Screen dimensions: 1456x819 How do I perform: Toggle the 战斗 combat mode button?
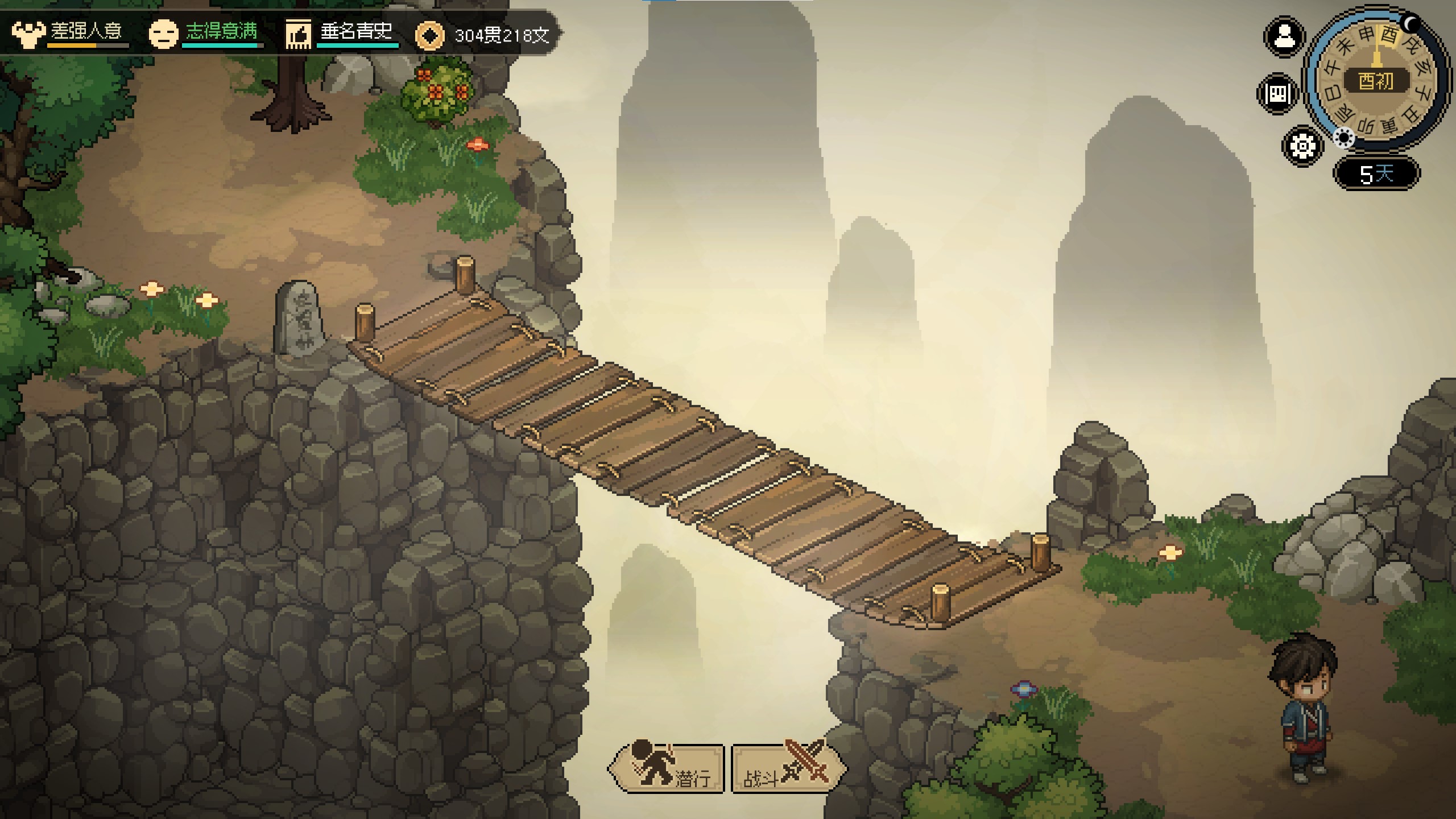[x=787, y=768]
